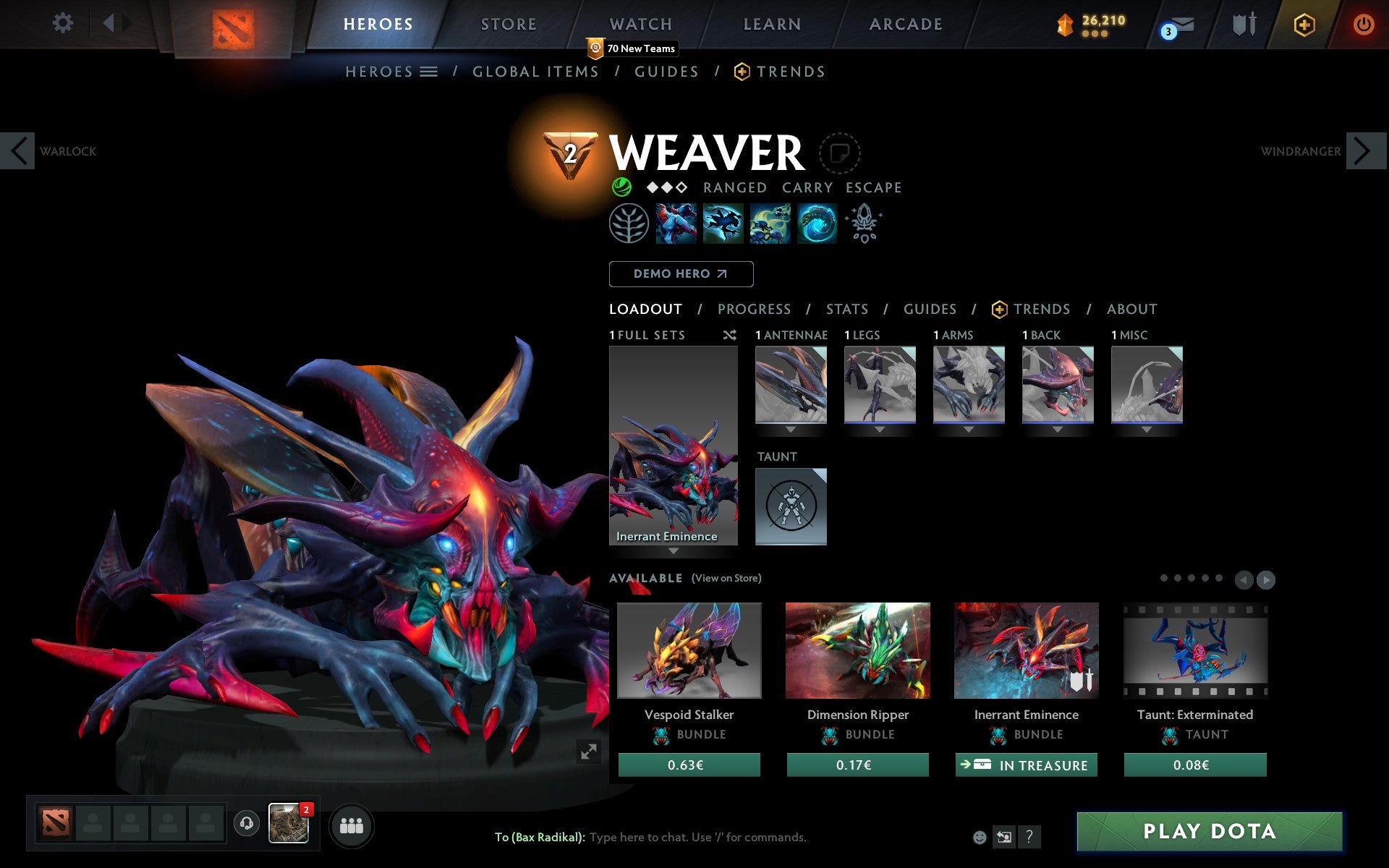Click the green favorite checkmark under Weaver
The width and height of the screenshot is (1389, 868).
pos(621,187)
